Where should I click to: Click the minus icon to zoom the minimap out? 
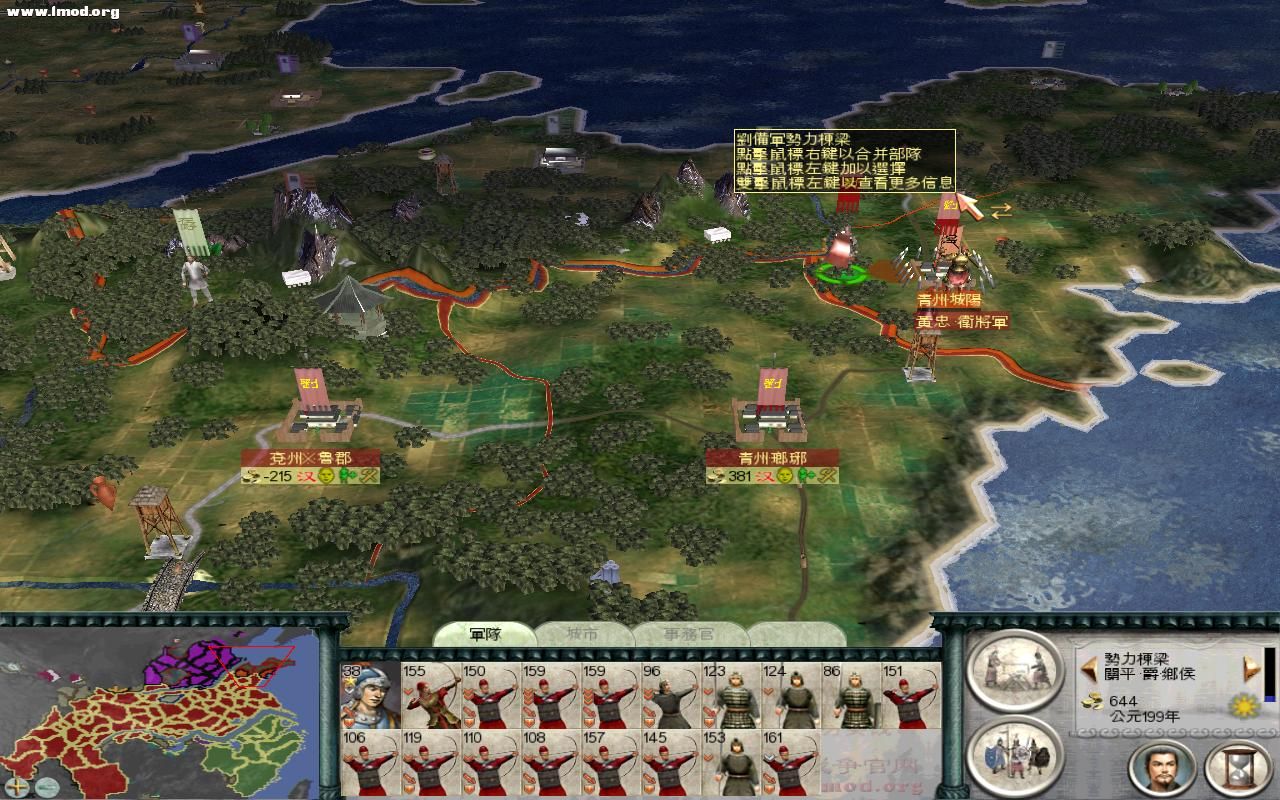(x=47, y=786)
